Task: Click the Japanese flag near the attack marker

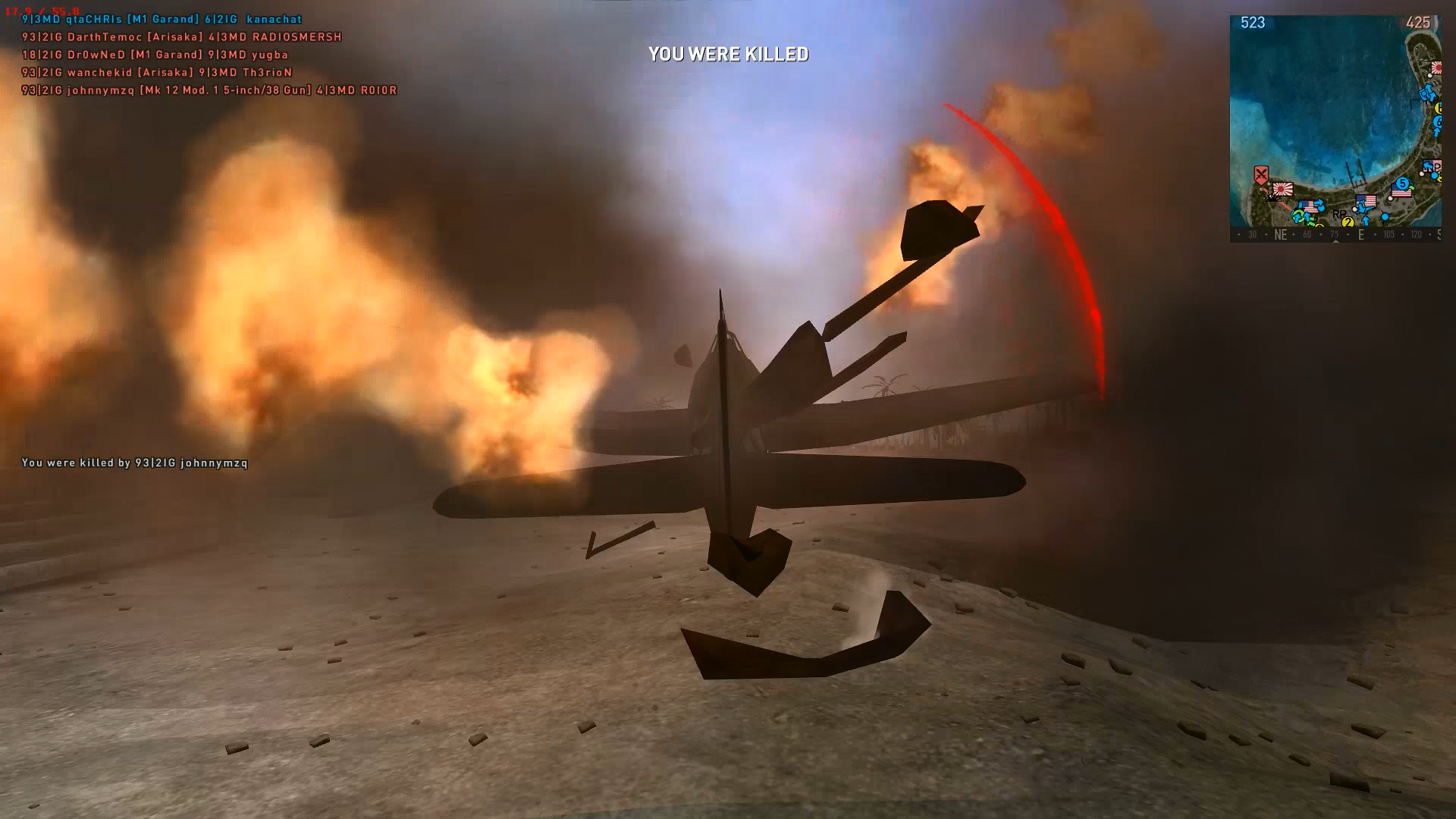Action: (x=1282, y=189)
